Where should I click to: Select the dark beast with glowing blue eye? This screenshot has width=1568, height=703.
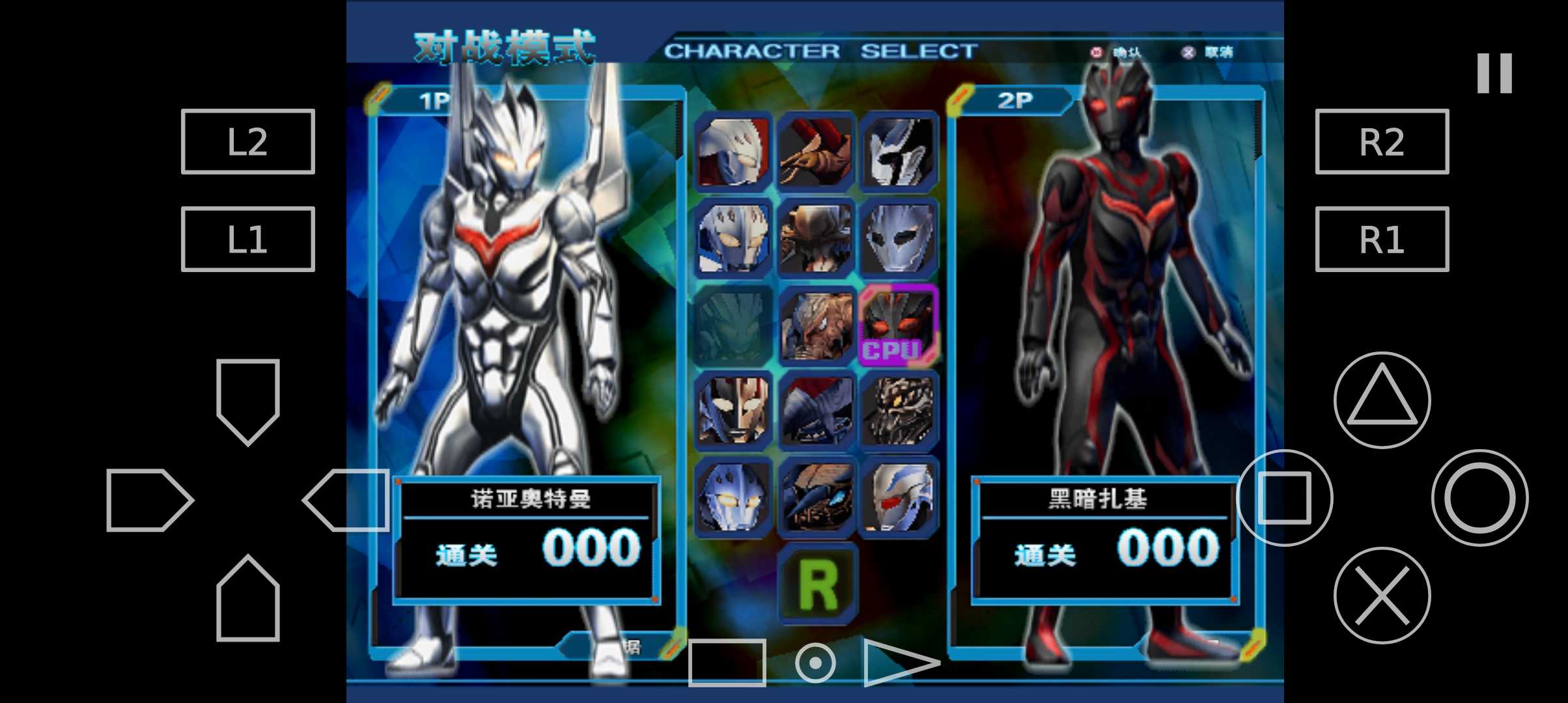(x=817, y=498)
